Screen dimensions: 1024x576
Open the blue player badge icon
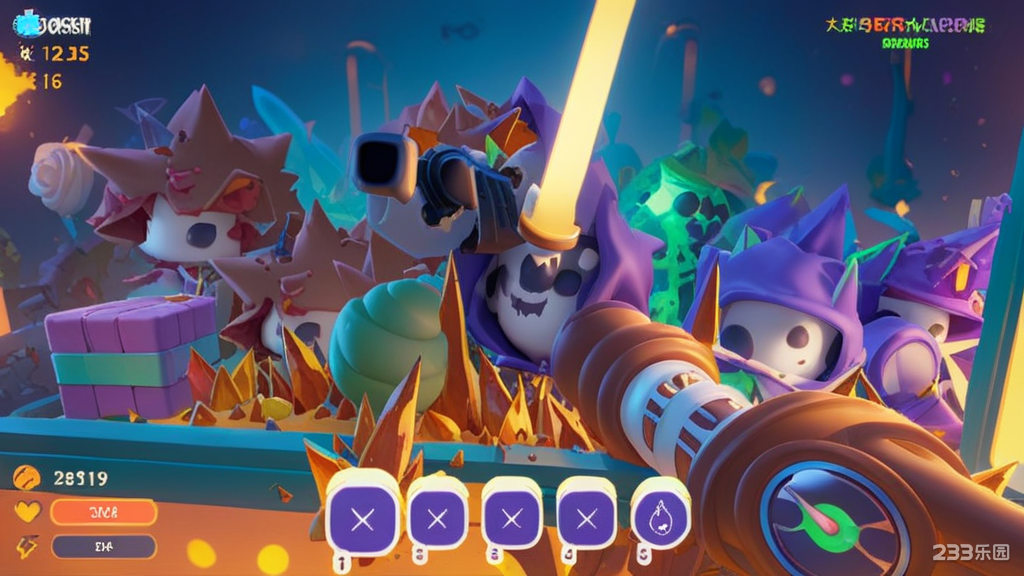coord(28,24)
